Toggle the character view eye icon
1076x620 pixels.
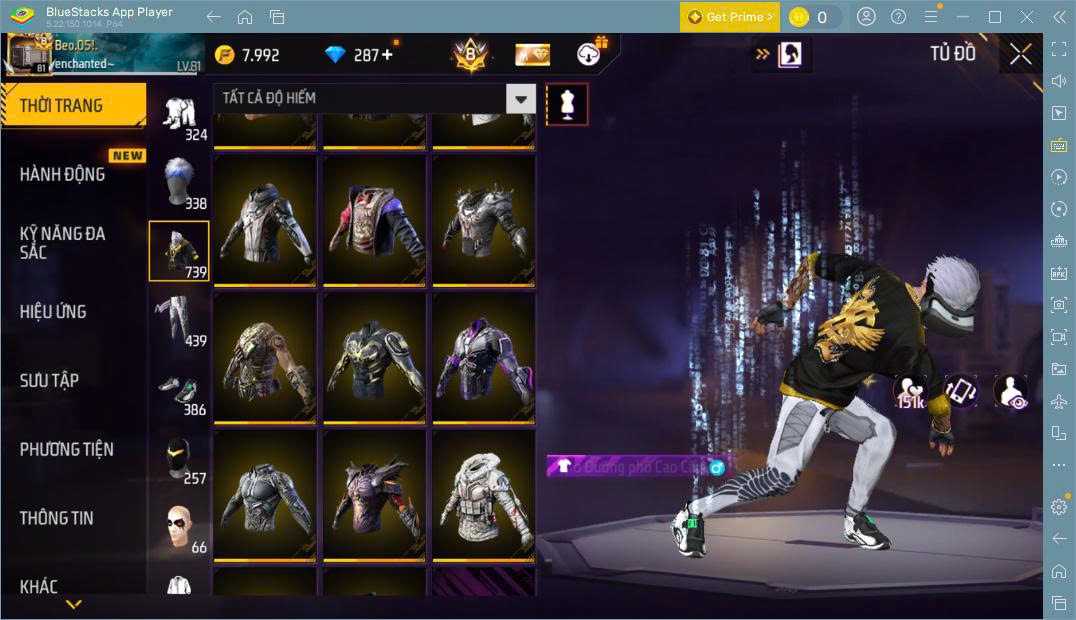click(x=1011, y=392)
